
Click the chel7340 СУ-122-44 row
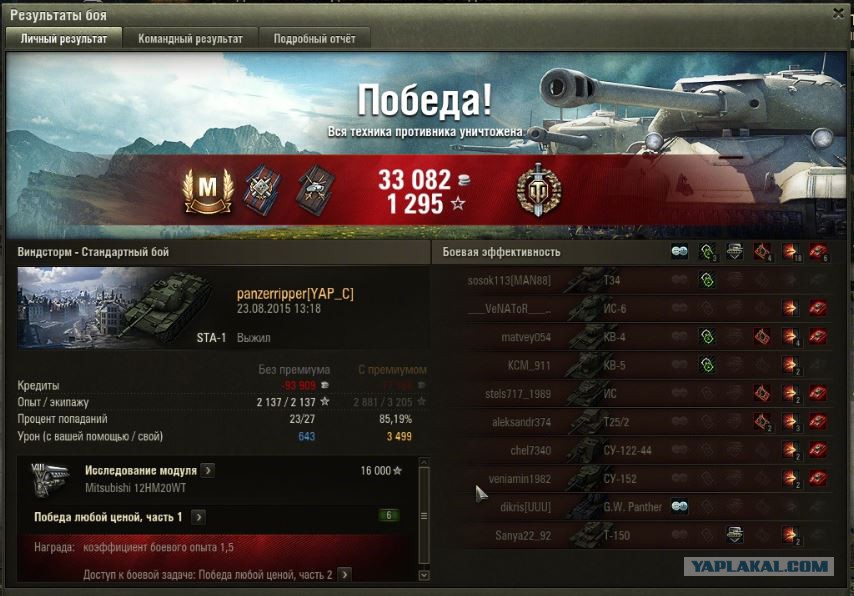click(640, 451)
